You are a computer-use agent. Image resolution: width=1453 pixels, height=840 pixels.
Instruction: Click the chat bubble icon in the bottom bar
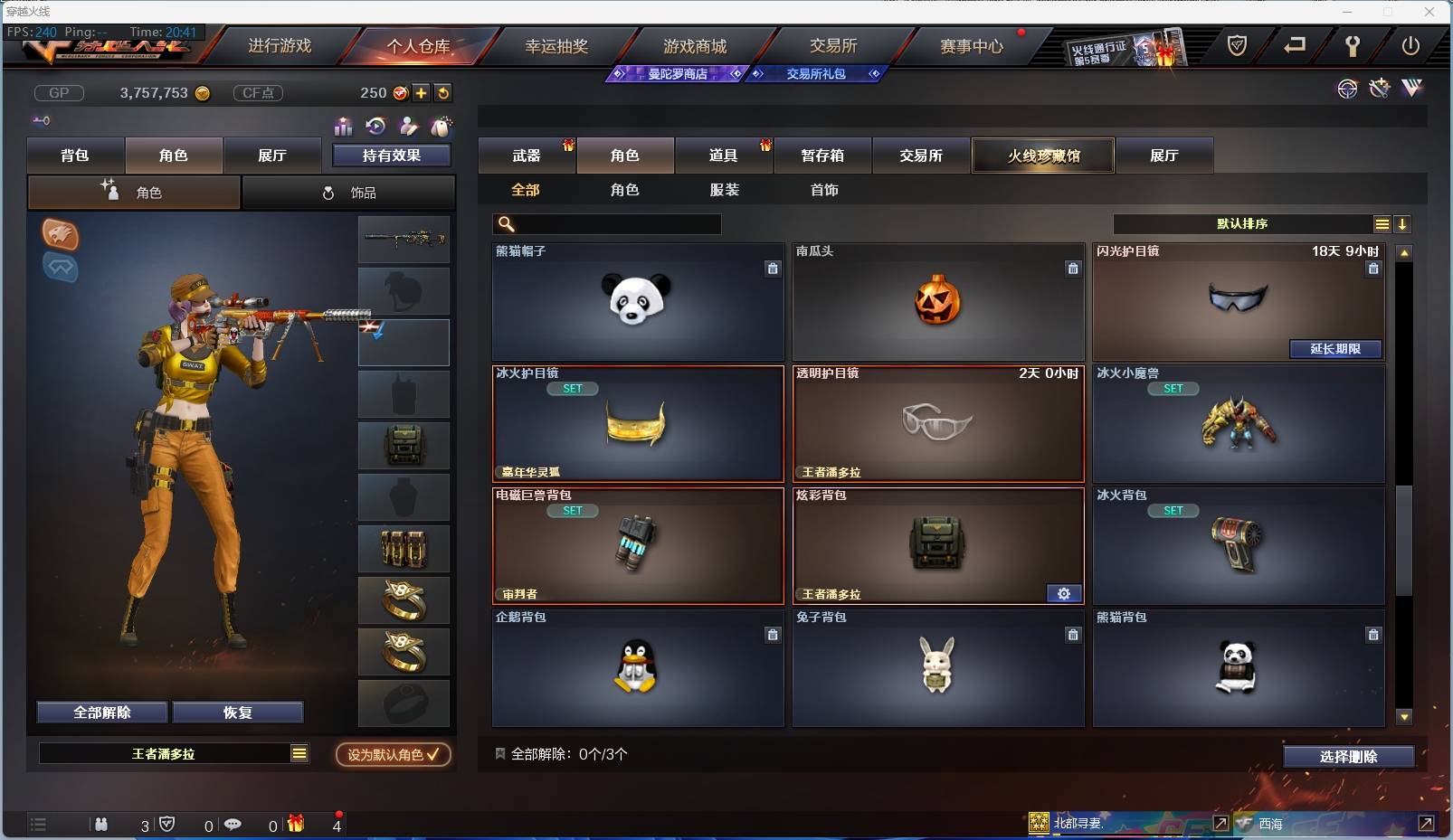pos(233,824)
